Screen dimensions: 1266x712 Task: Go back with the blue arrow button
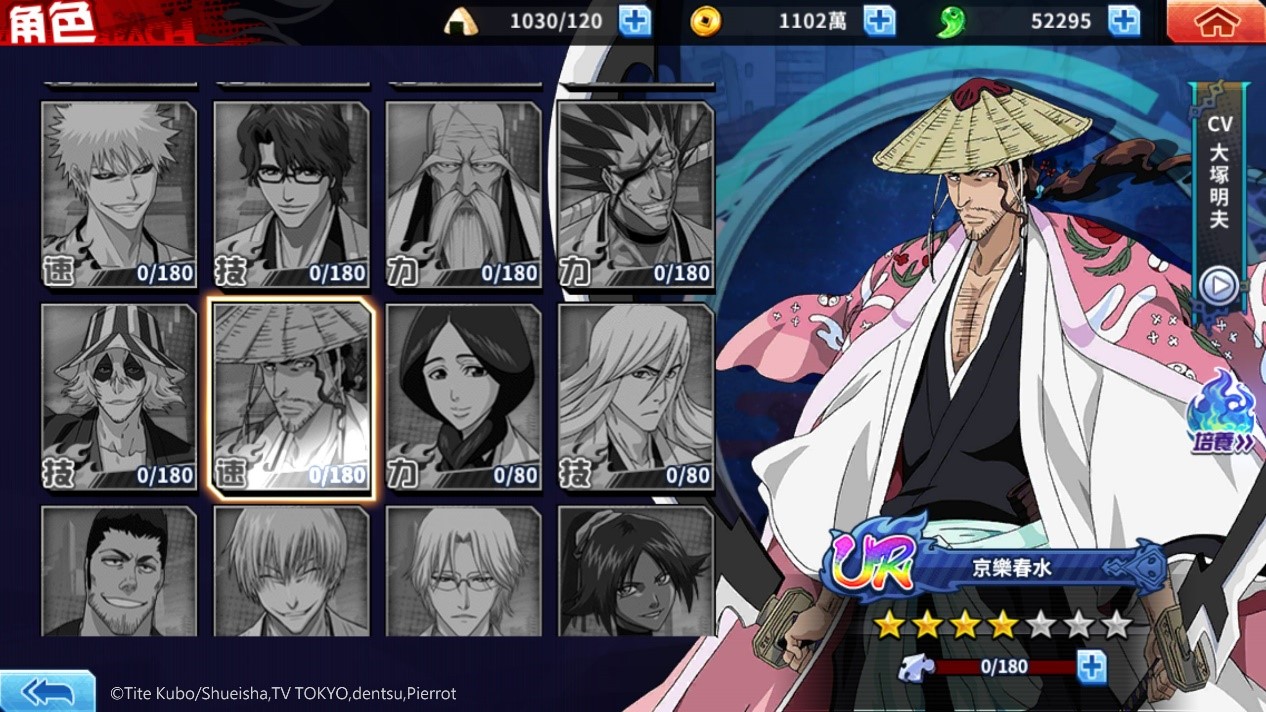47,691
